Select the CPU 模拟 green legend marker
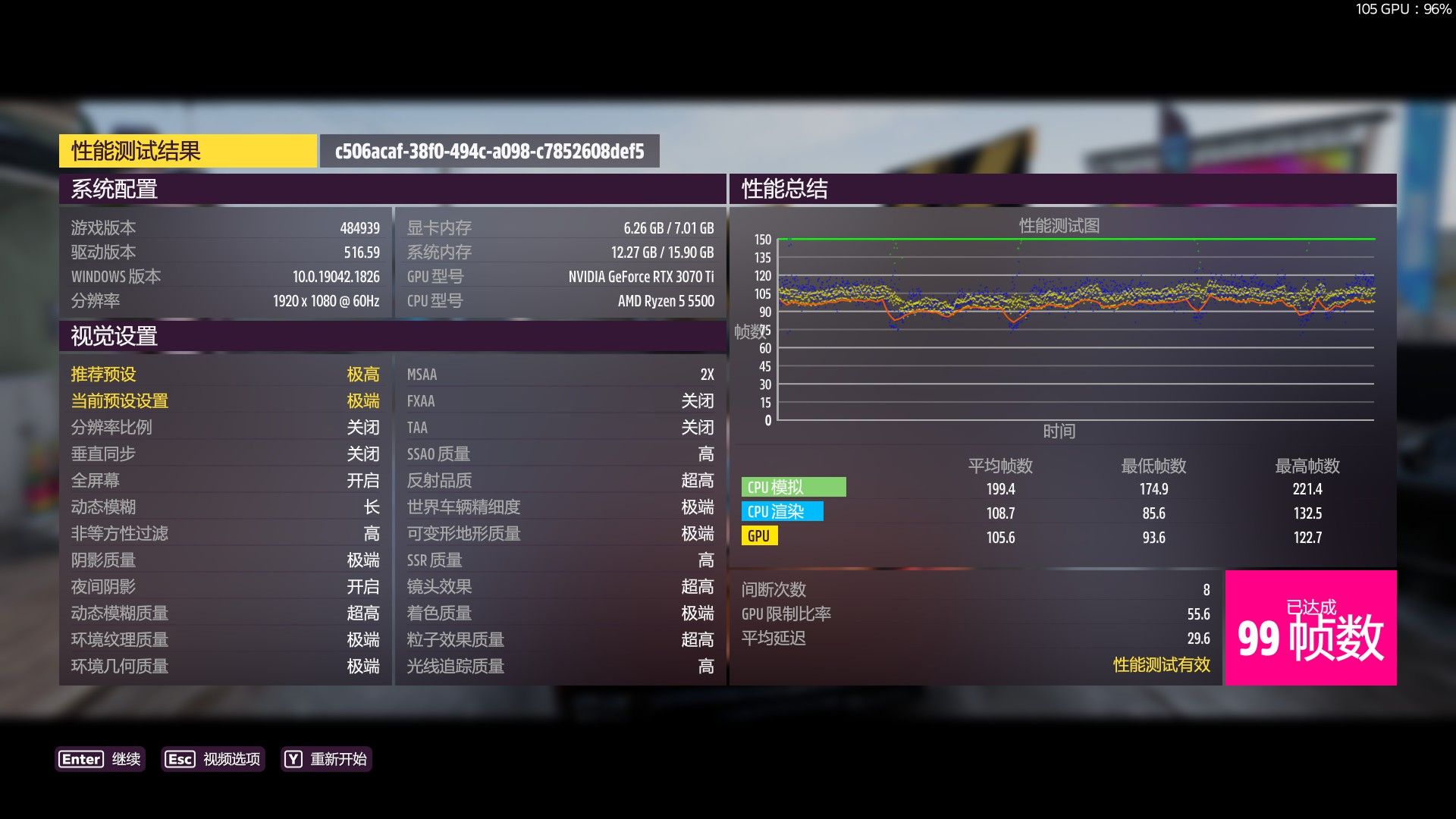The height and width of the screenshot is (819, 1456). [x=794, y=488]
